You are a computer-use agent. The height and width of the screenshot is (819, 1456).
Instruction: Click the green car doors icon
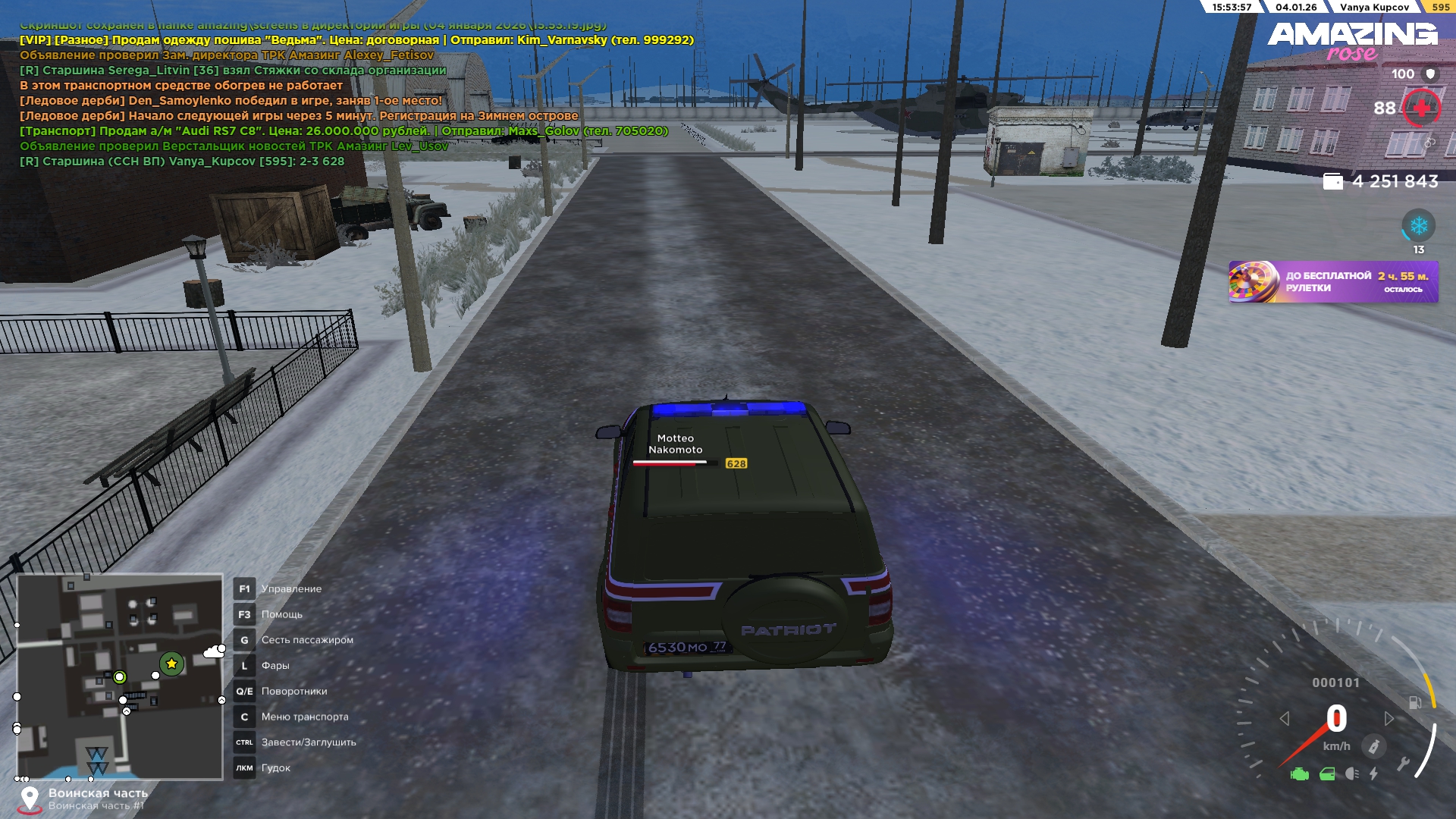[x=1327, y=774]
